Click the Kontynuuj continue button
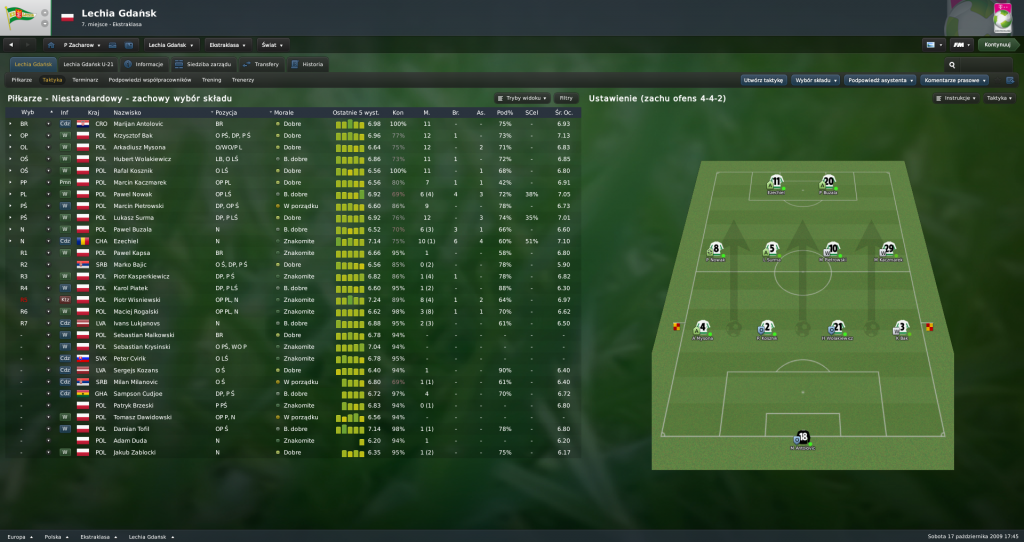Image resolution: width=1024 pixels, height=542 pixels. click(x=998, y=44)
